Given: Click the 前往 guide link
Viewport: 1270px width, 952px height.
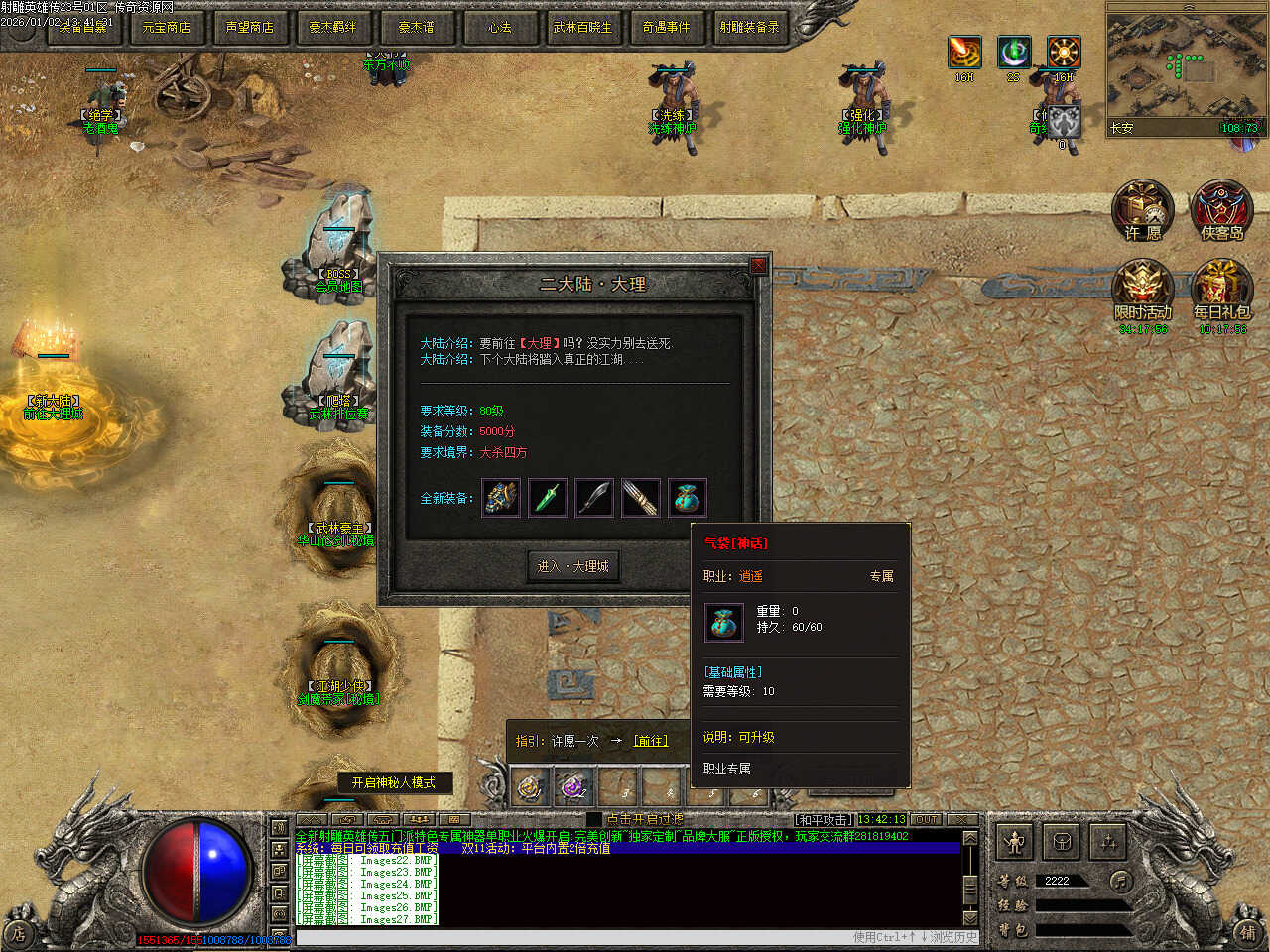Looking at the screenshot, I should (651, 741).
